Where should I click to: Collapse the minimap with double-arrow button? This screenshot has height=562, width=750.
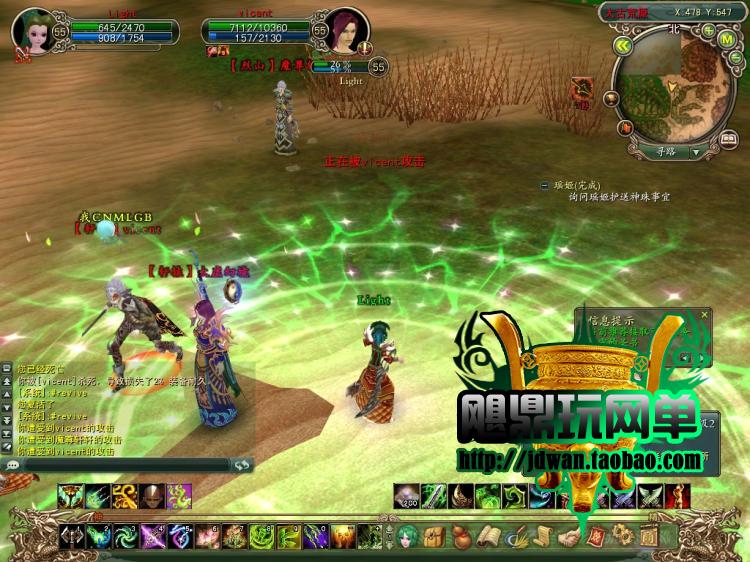624,46
